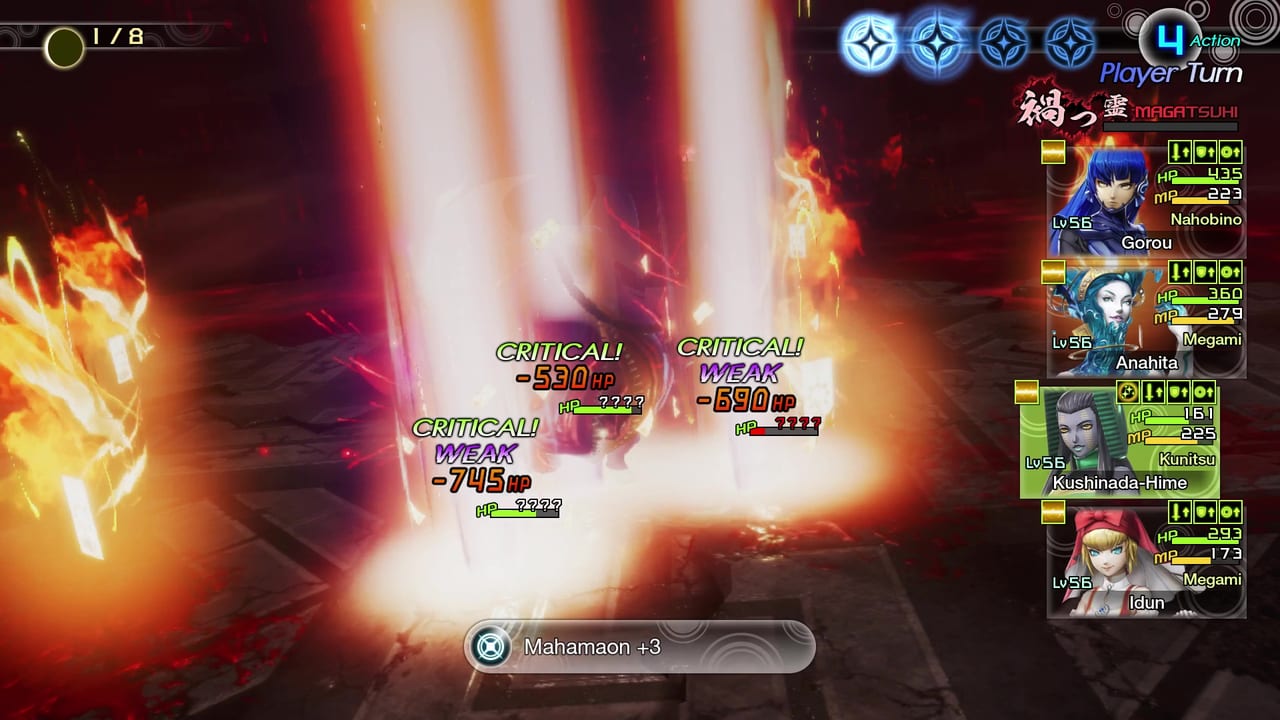Select the first glowing Press Turn icon

[x=872, y=42]
